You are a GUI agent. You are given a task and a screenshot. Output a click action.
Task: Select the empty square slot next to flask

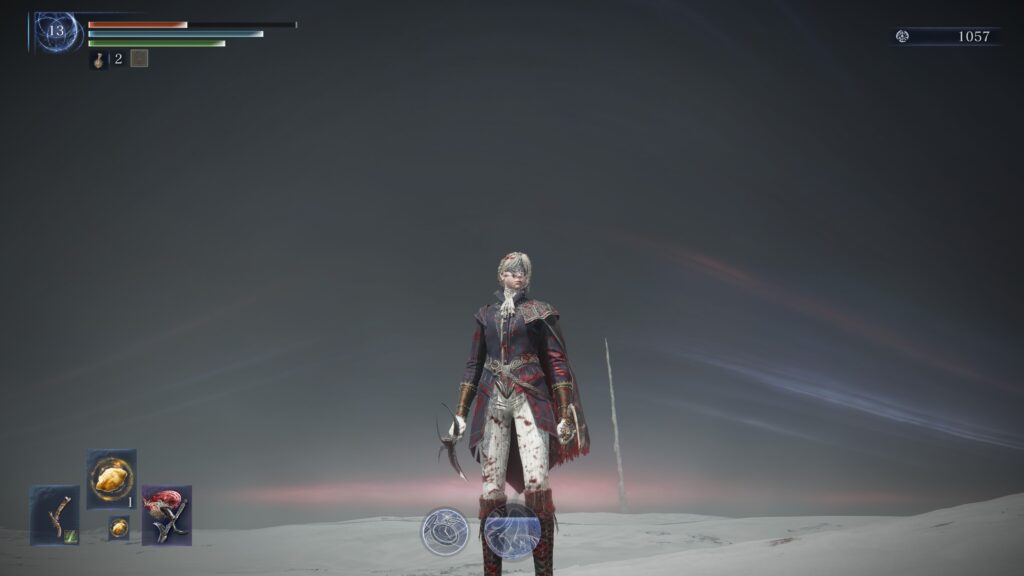coord(139,59)
